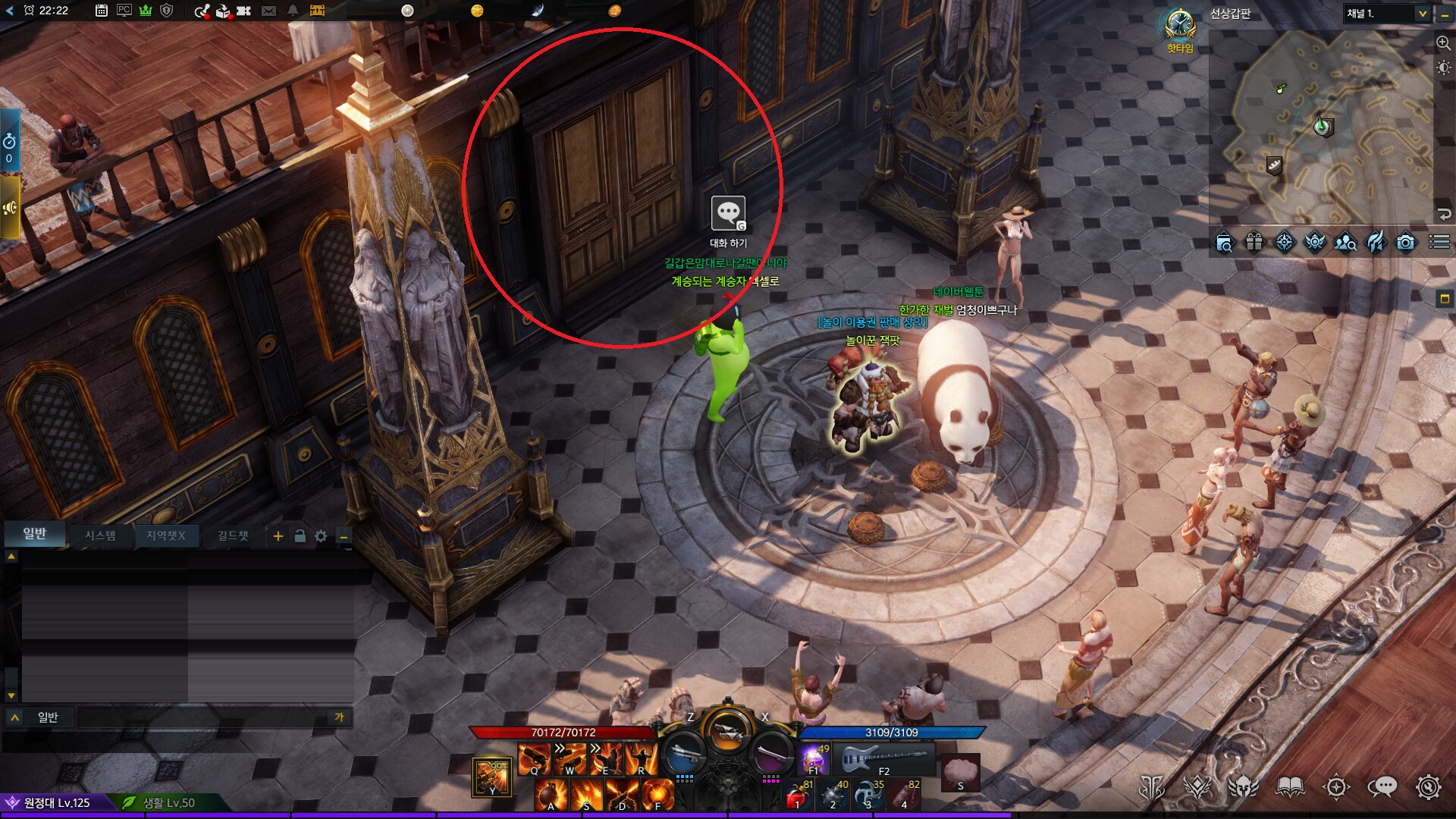Click the chat message input field

tap(201, 717)
